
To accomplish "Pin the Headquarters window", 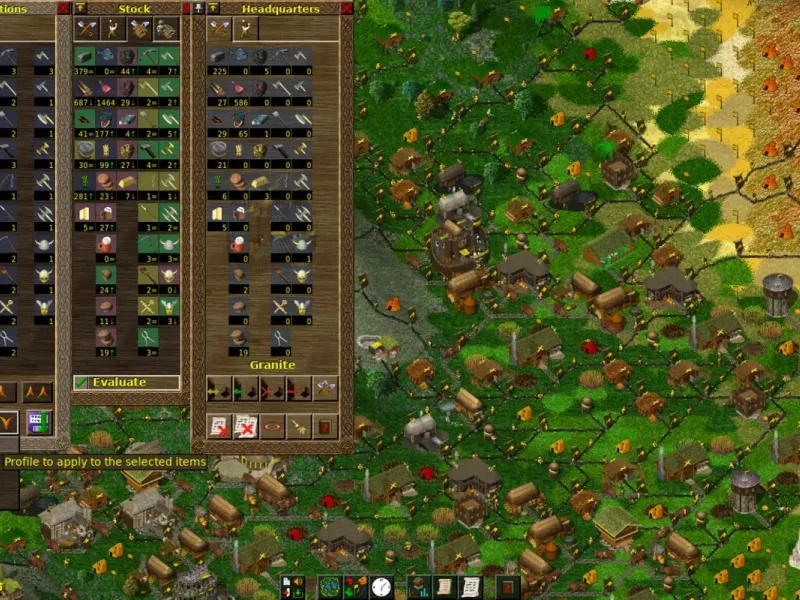I will tap(199, 8).
